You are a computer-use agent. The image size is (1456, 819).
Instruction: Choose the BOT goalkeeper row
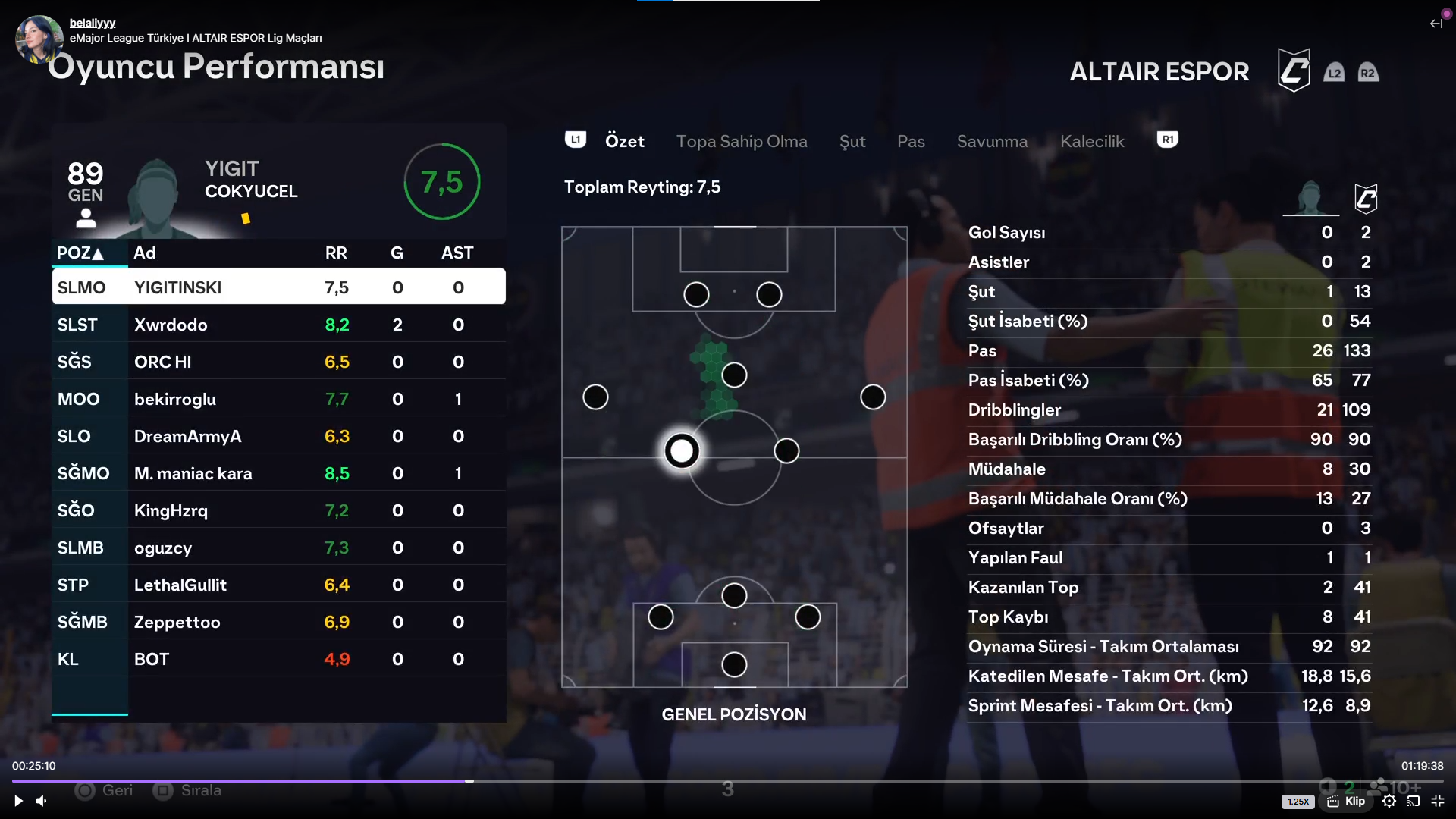(278, 659)
